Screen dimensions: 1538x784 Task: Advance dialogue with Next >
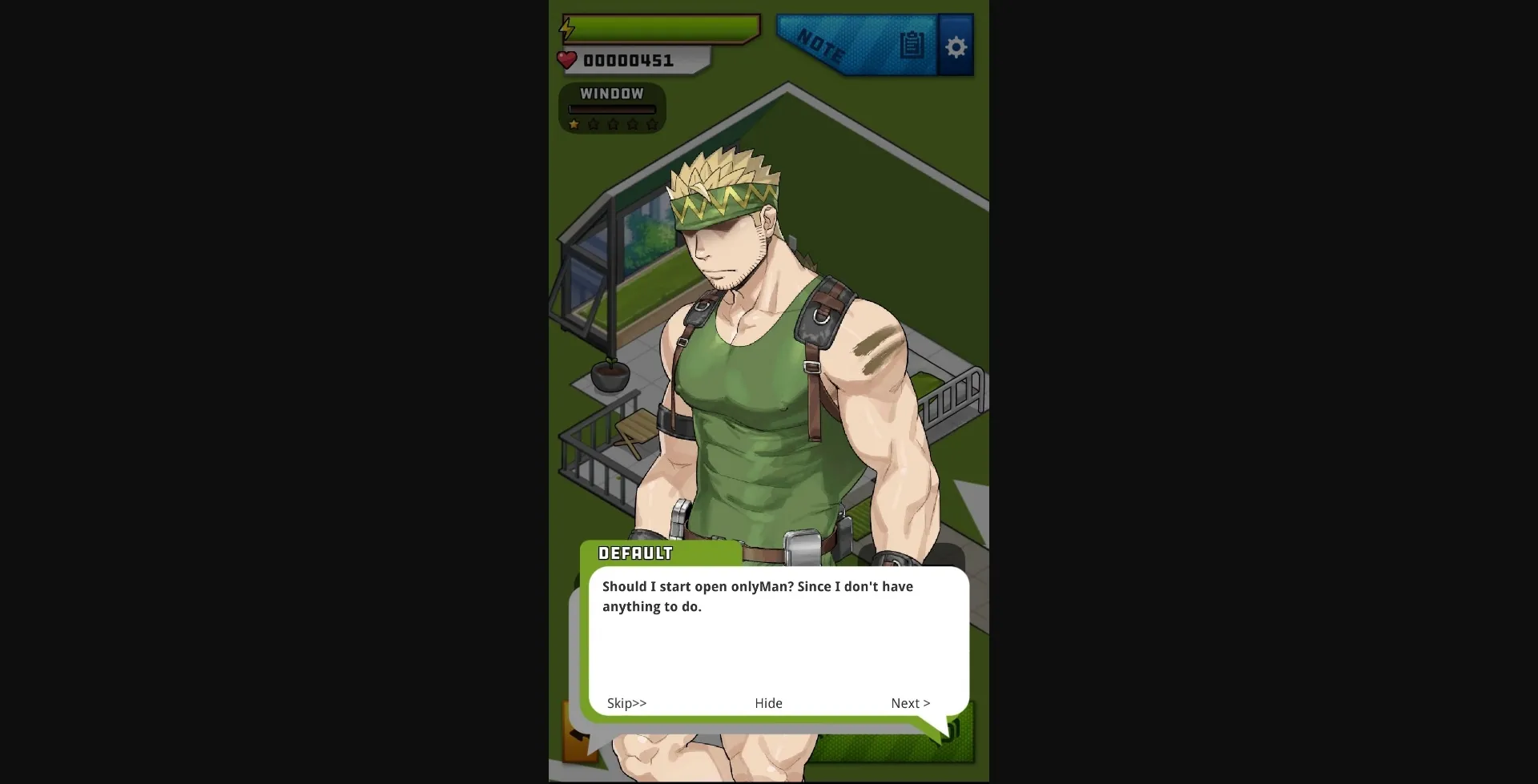click(909, 703)
